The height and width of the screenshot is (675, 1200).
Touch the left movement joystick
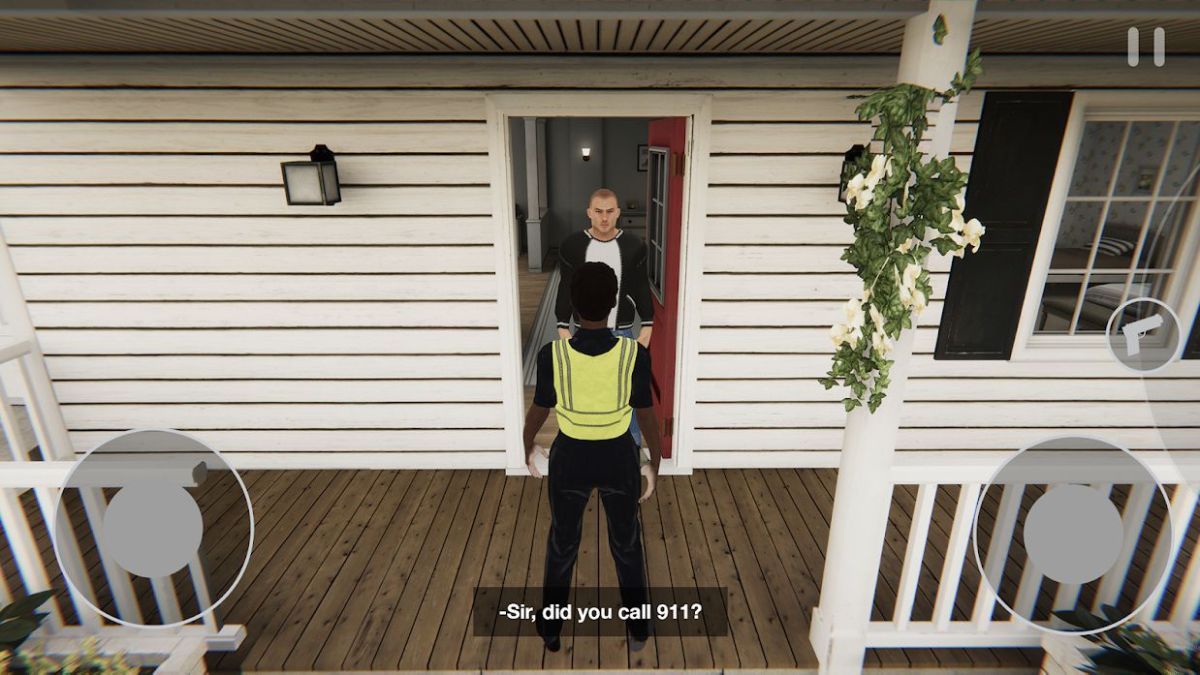click(x=153, y=529)
